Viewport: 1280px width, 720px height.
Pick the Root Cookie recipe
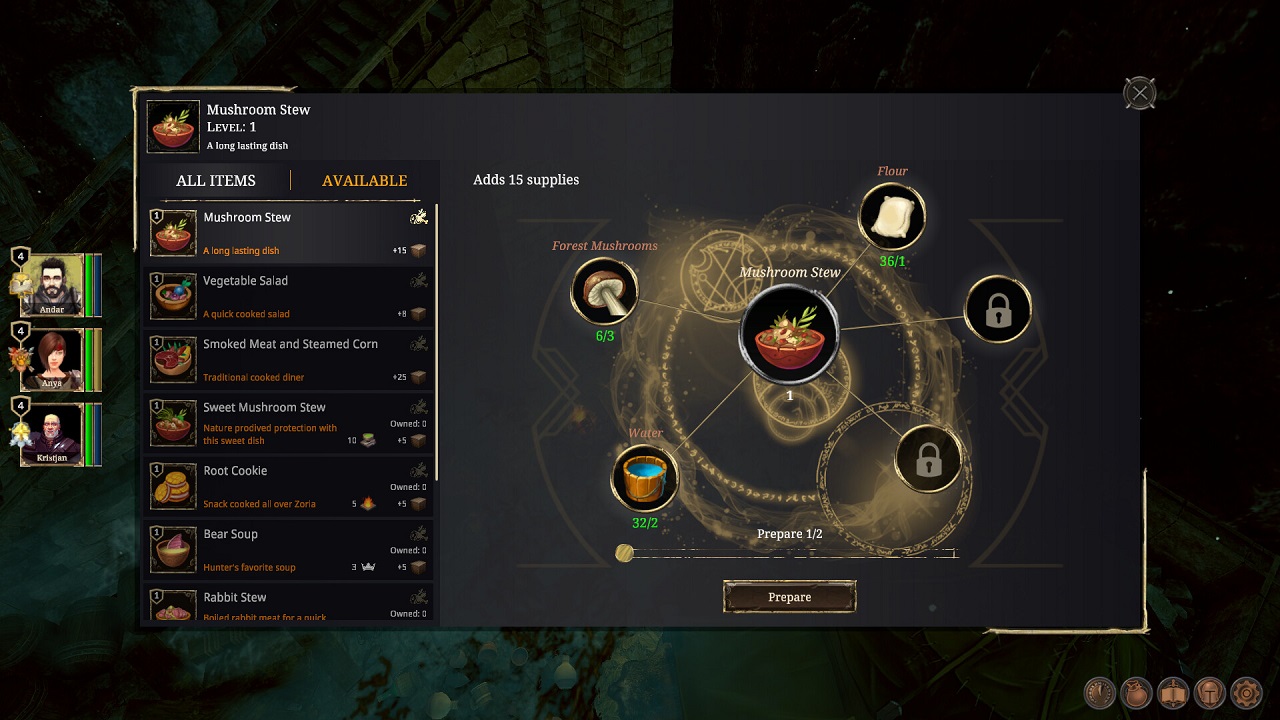tap(289, 486)
